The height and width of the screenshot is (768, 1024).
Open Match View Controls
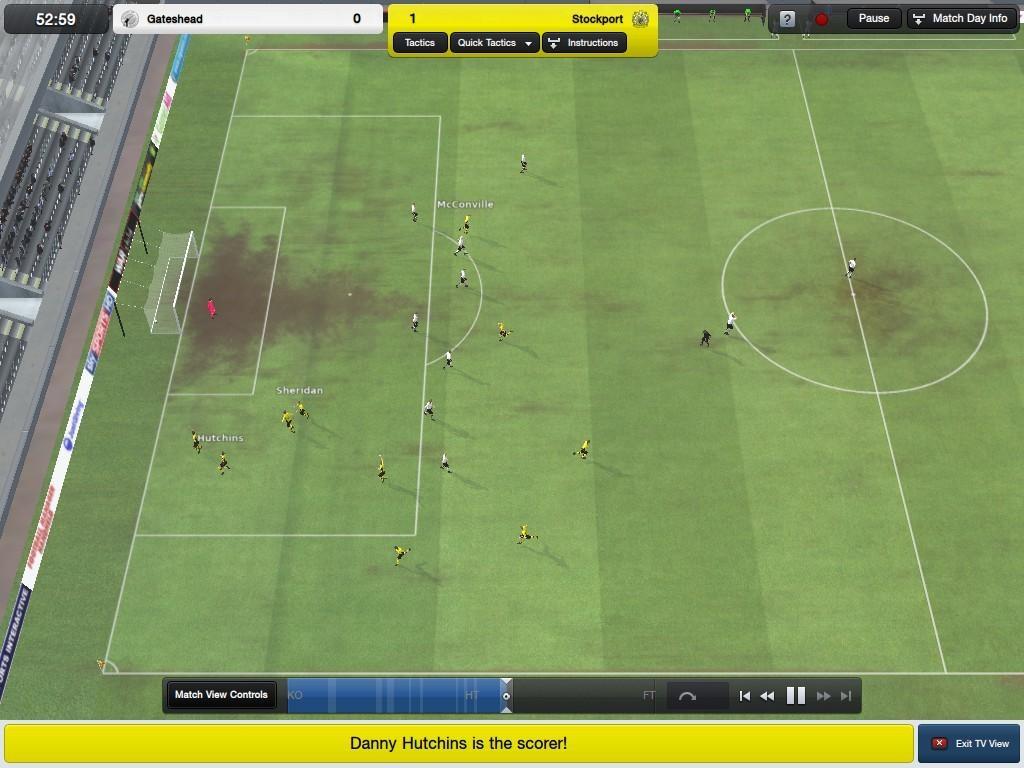221,695
